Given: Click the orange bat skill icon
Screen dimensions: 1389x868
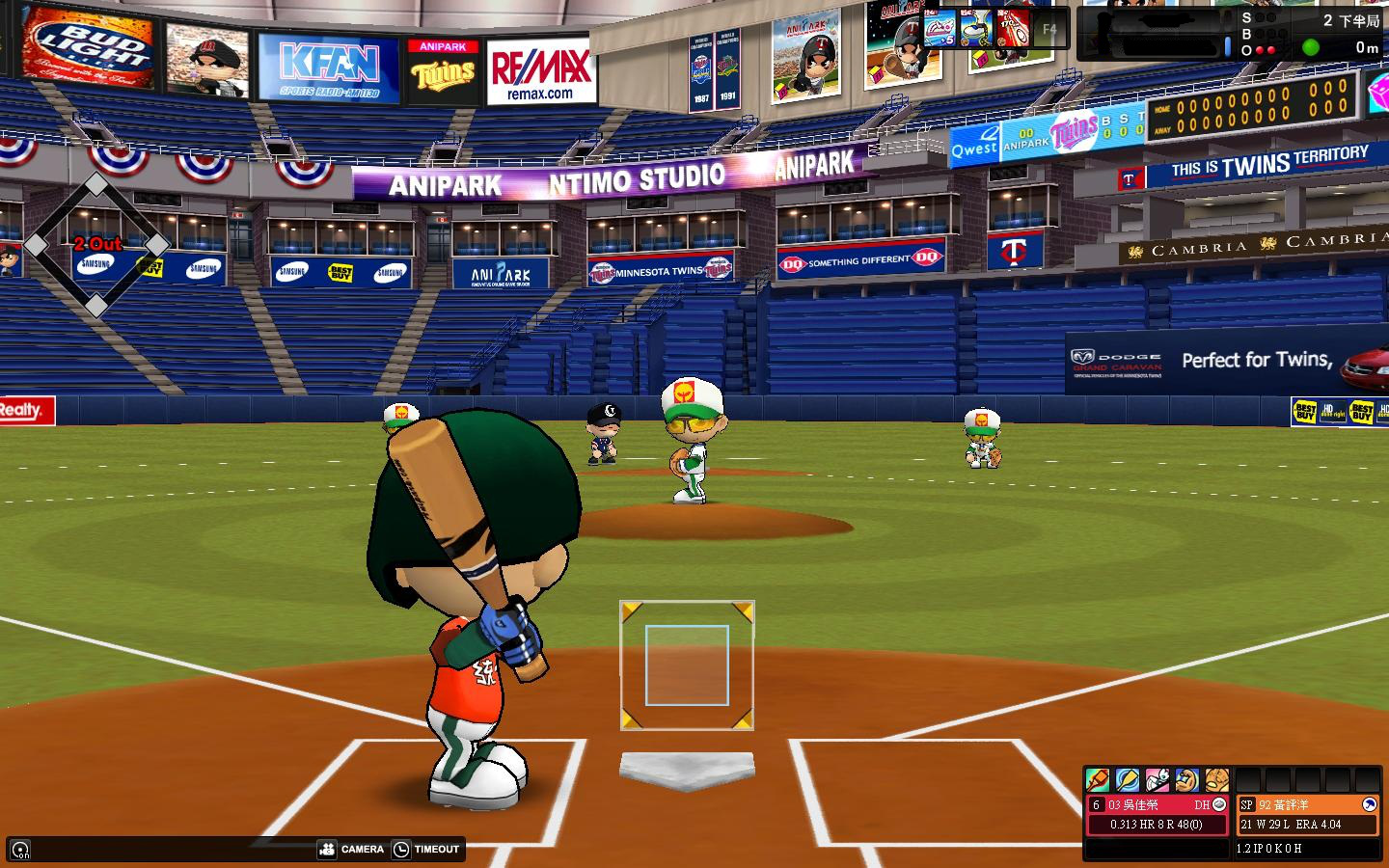Looking at the screenshot, I should pyautogui.click(x=1098, y=779).
